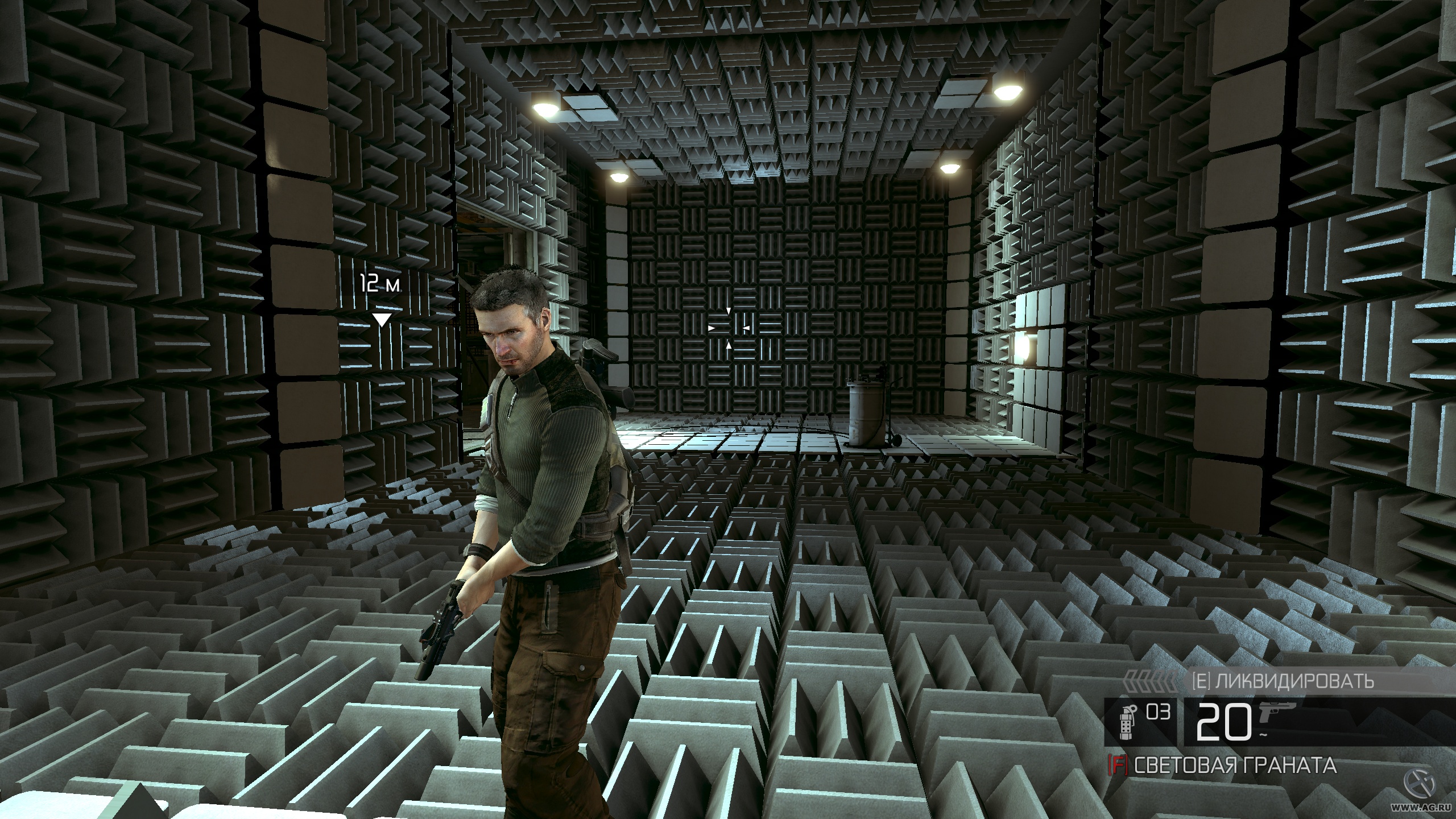Select the flash grenade icon in the HUD

(x=1127, y=723)
